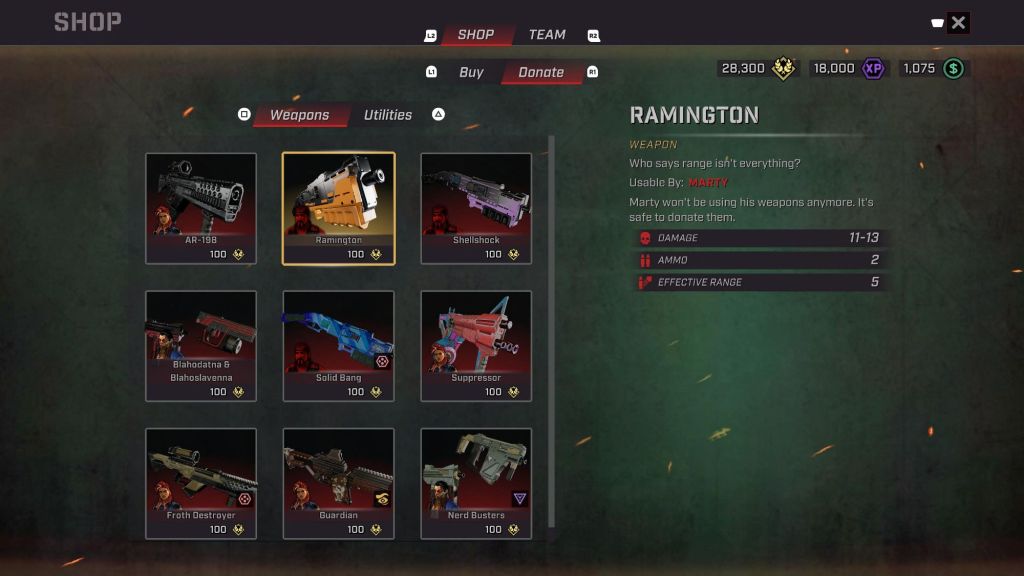Select the Guardian weapon tile

coord(339,484)
